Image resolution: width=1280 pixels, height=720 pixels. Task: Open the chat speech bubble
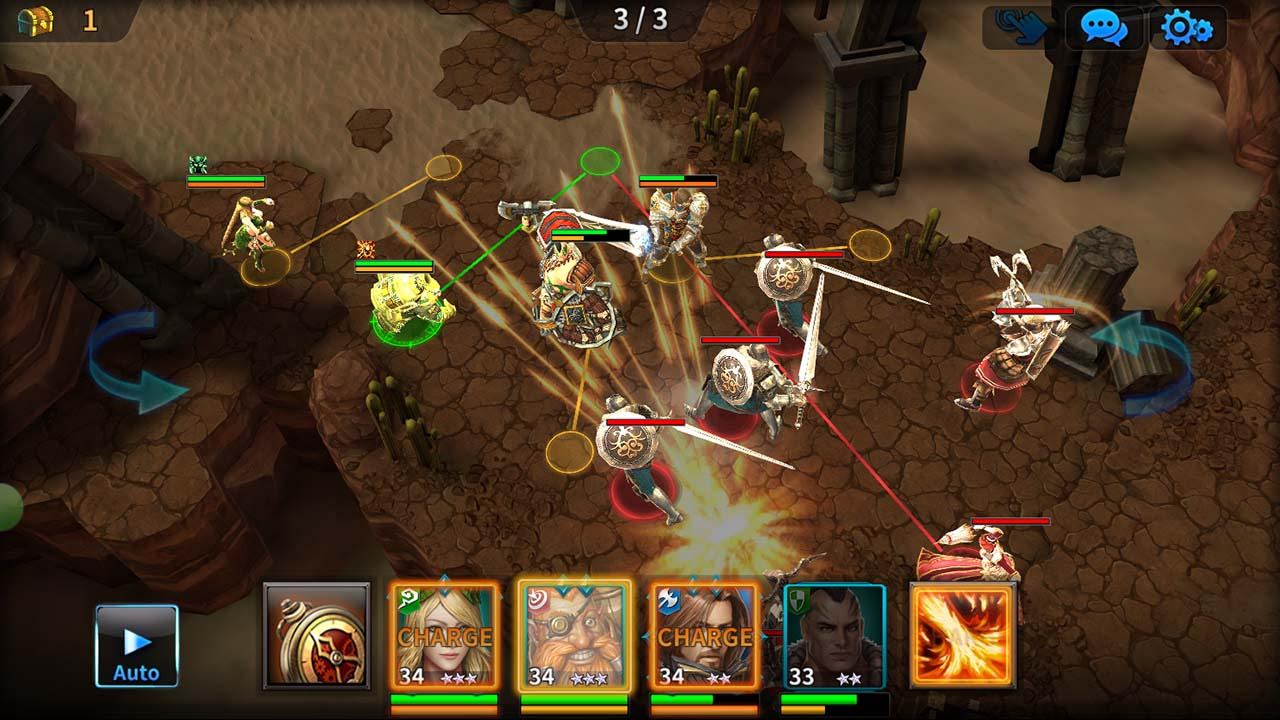coord(1103,27)
